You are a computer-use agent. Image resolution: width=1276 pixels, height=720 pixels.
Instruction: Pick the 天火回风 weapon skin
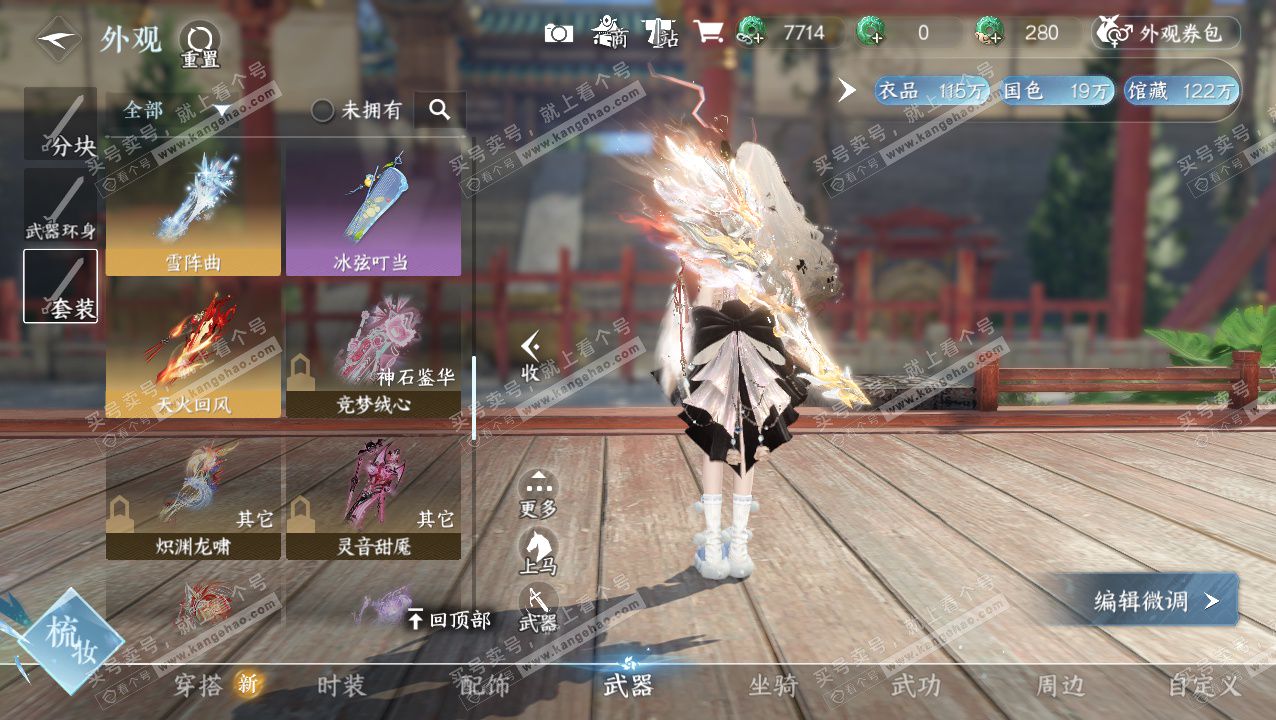point(193,353)
